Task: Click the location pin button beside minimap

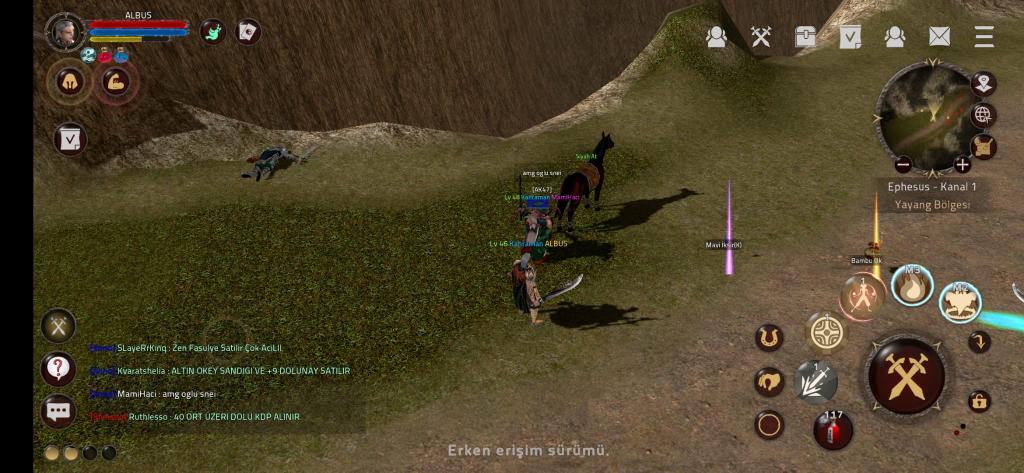Action: [983, 83]
